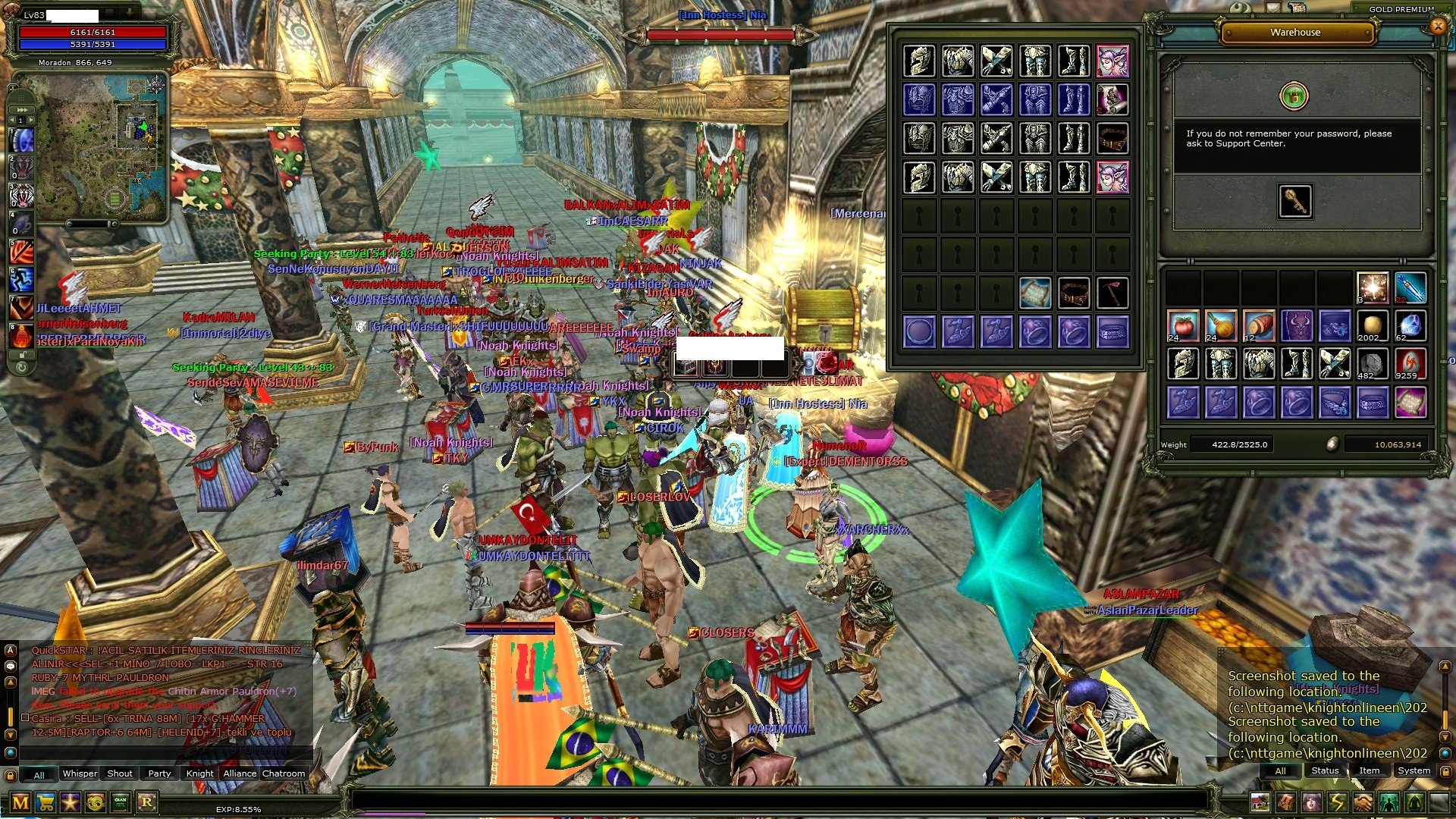Open the Clan menu icon

point(121,802)
